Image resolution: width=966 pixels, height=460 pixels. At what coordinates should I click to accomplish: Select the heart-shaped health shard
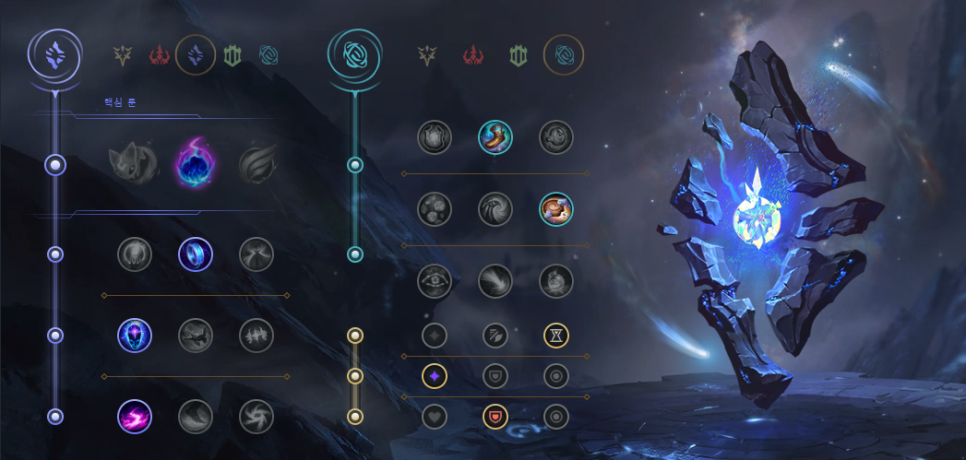click(x=434, y=416)
